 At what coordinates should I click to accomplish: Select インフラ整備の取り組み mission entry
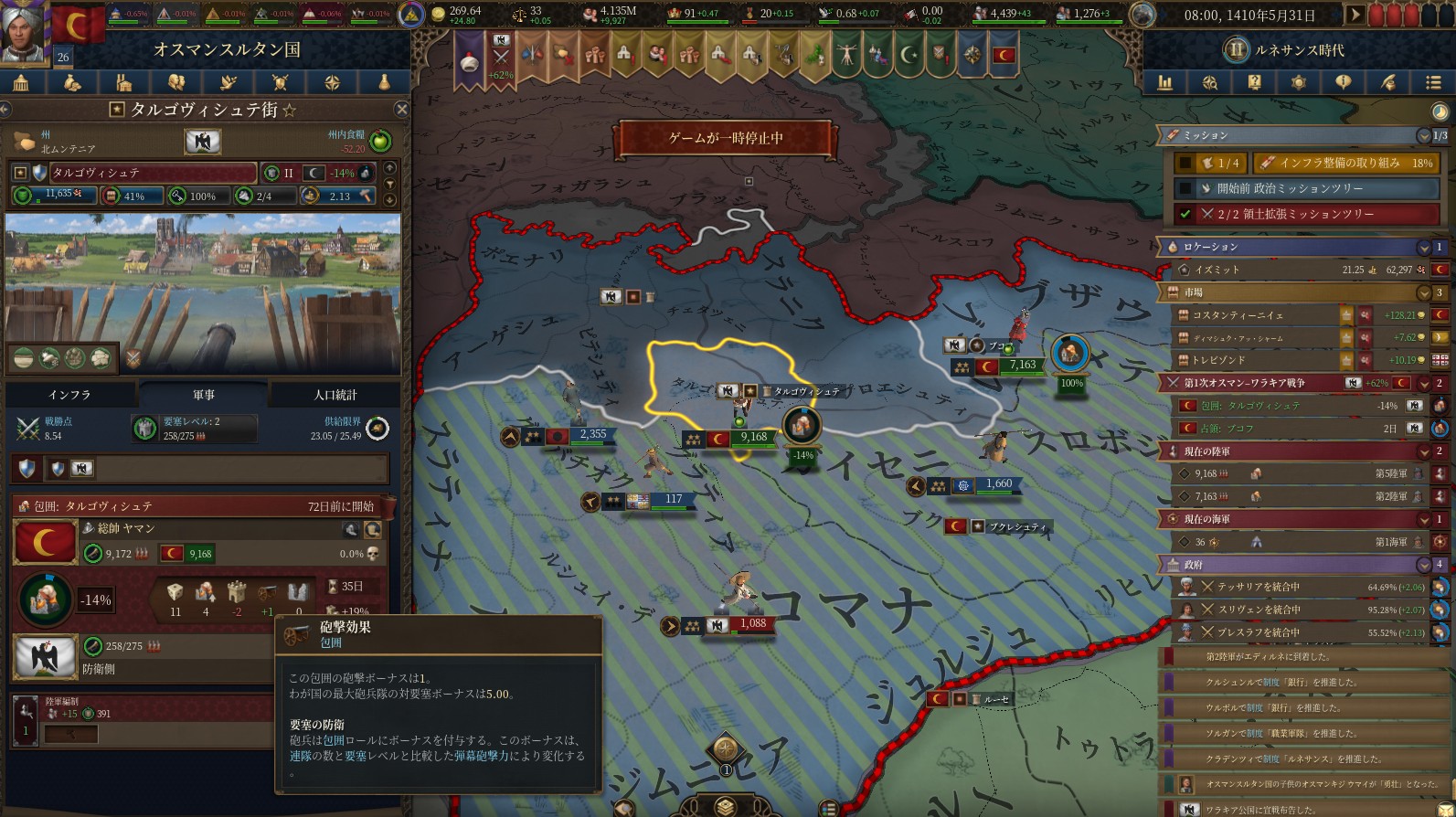click(x=1345, y=163)
